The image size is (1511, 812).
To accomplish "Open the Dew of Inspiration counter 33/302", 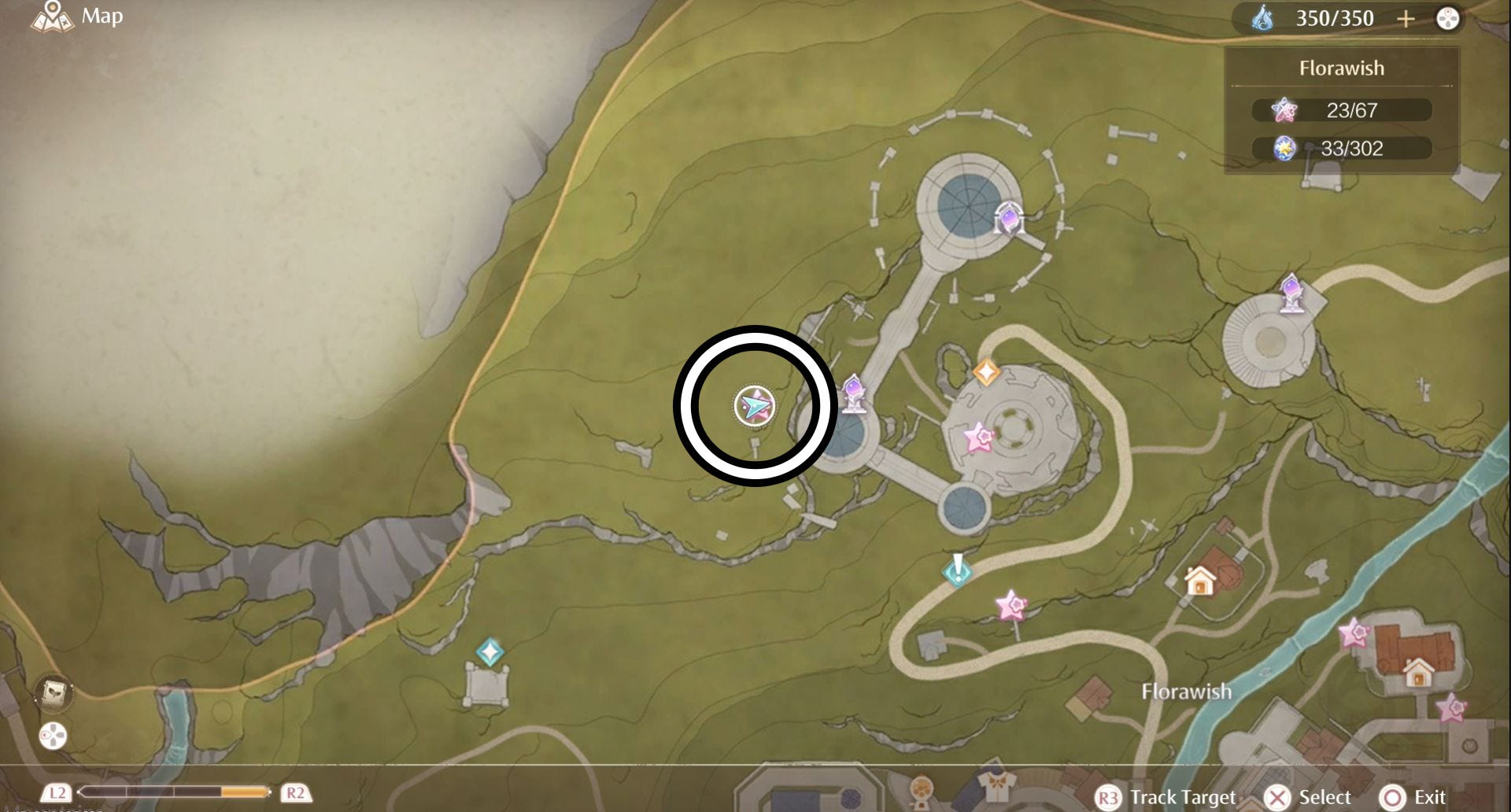I will (1341, 148).
